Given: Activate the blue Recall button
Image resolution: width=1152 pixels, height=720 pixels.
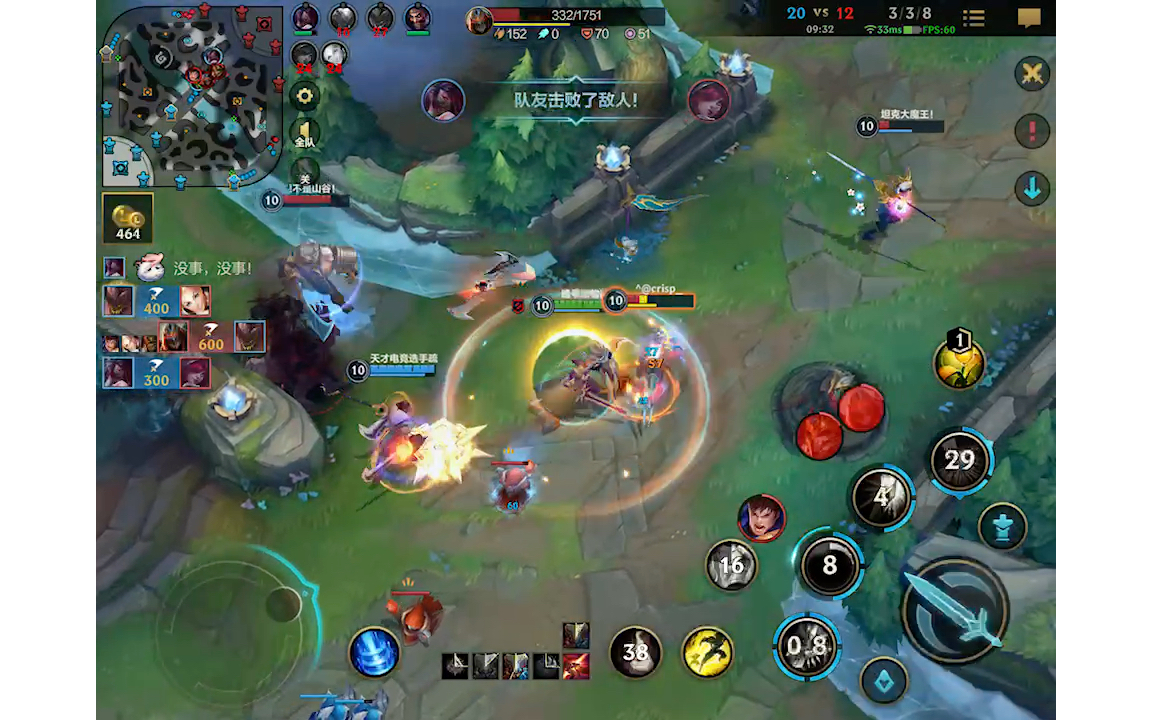Looking at the screenshot, I should [x=375, y=653].
